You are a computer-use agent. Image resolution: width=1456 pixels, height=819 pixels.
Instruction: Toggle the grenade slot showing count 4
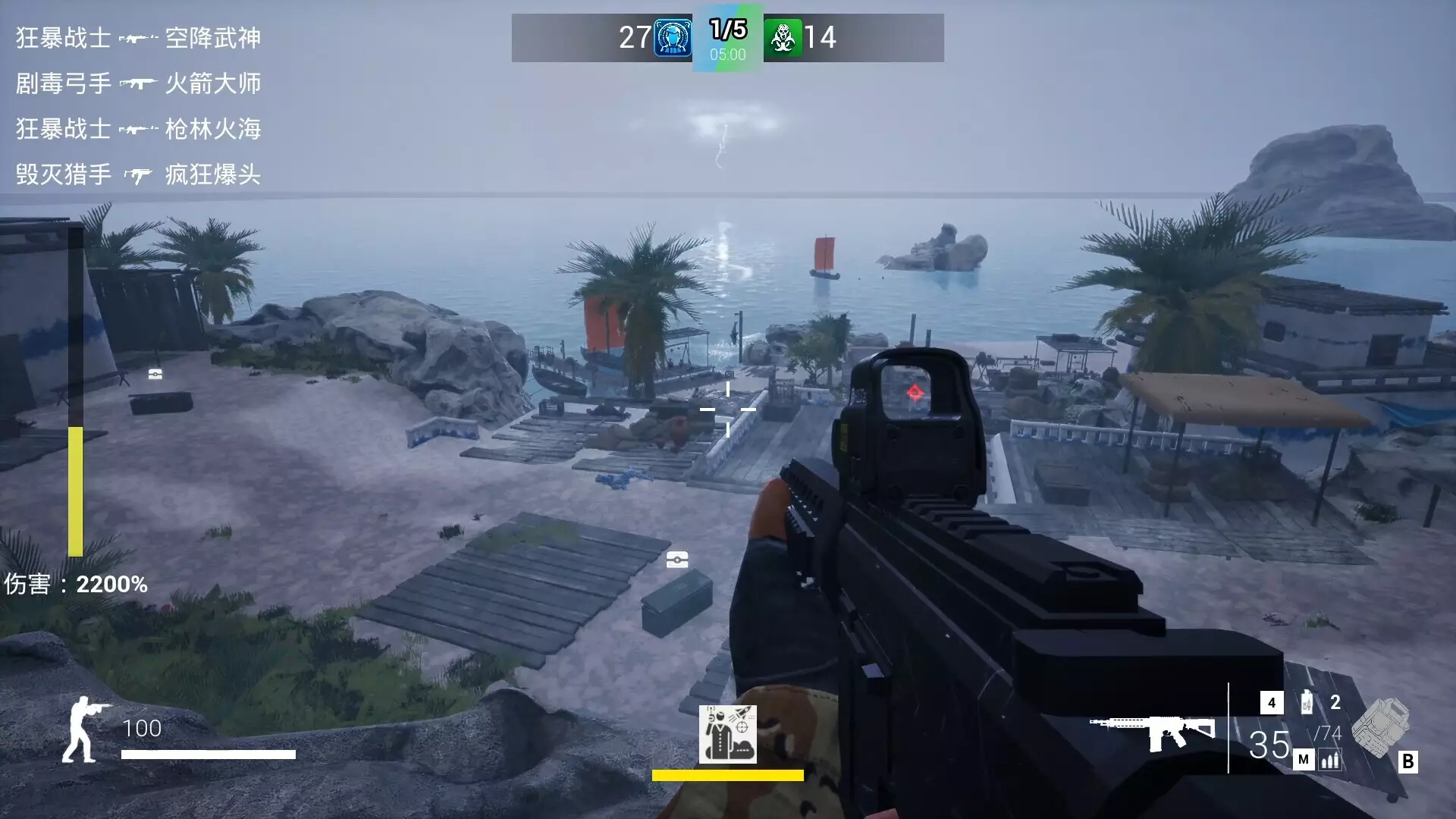point(1271,701)
